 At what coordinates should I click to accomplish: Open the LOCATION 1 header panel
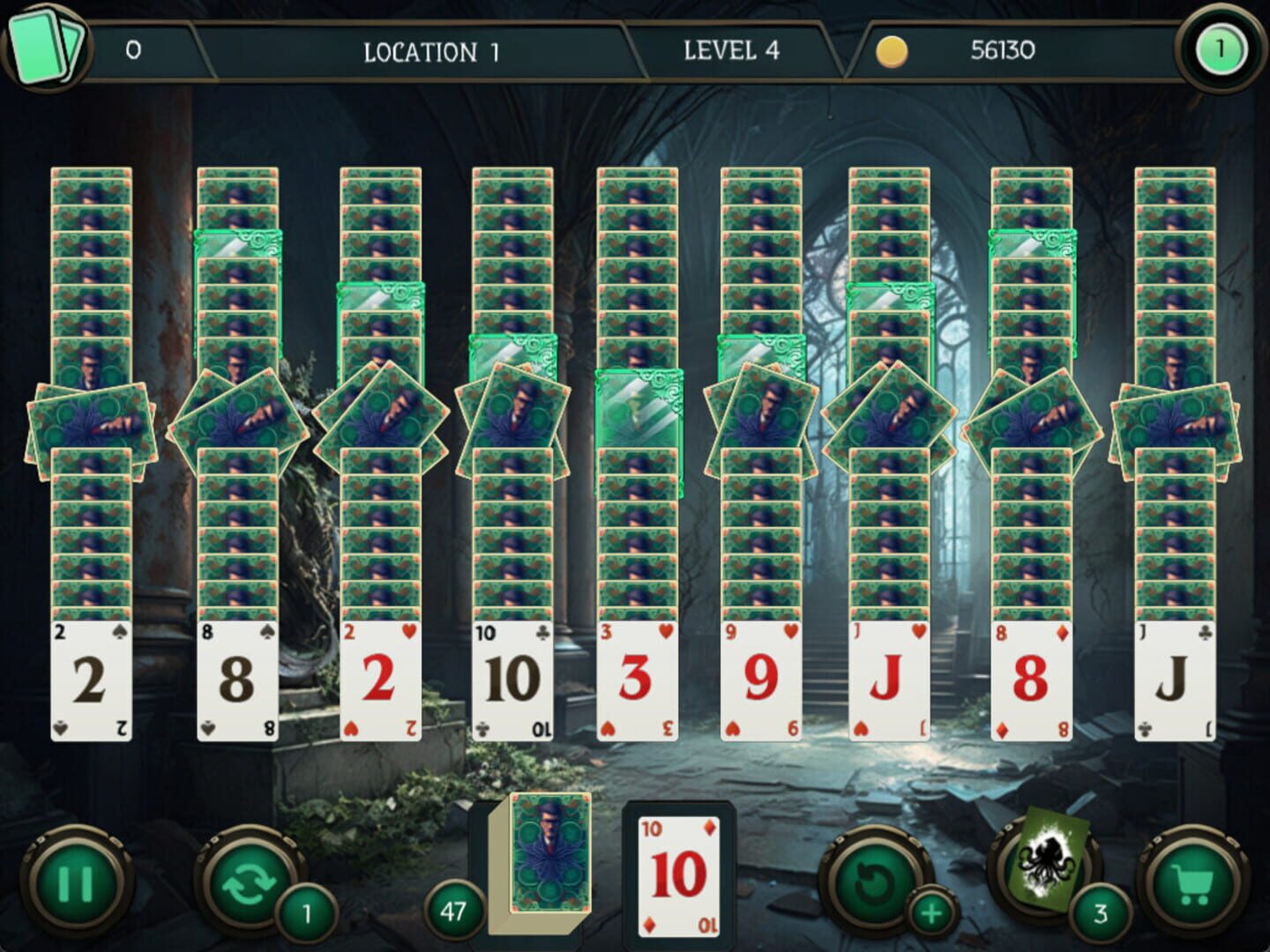coord(430,50)
